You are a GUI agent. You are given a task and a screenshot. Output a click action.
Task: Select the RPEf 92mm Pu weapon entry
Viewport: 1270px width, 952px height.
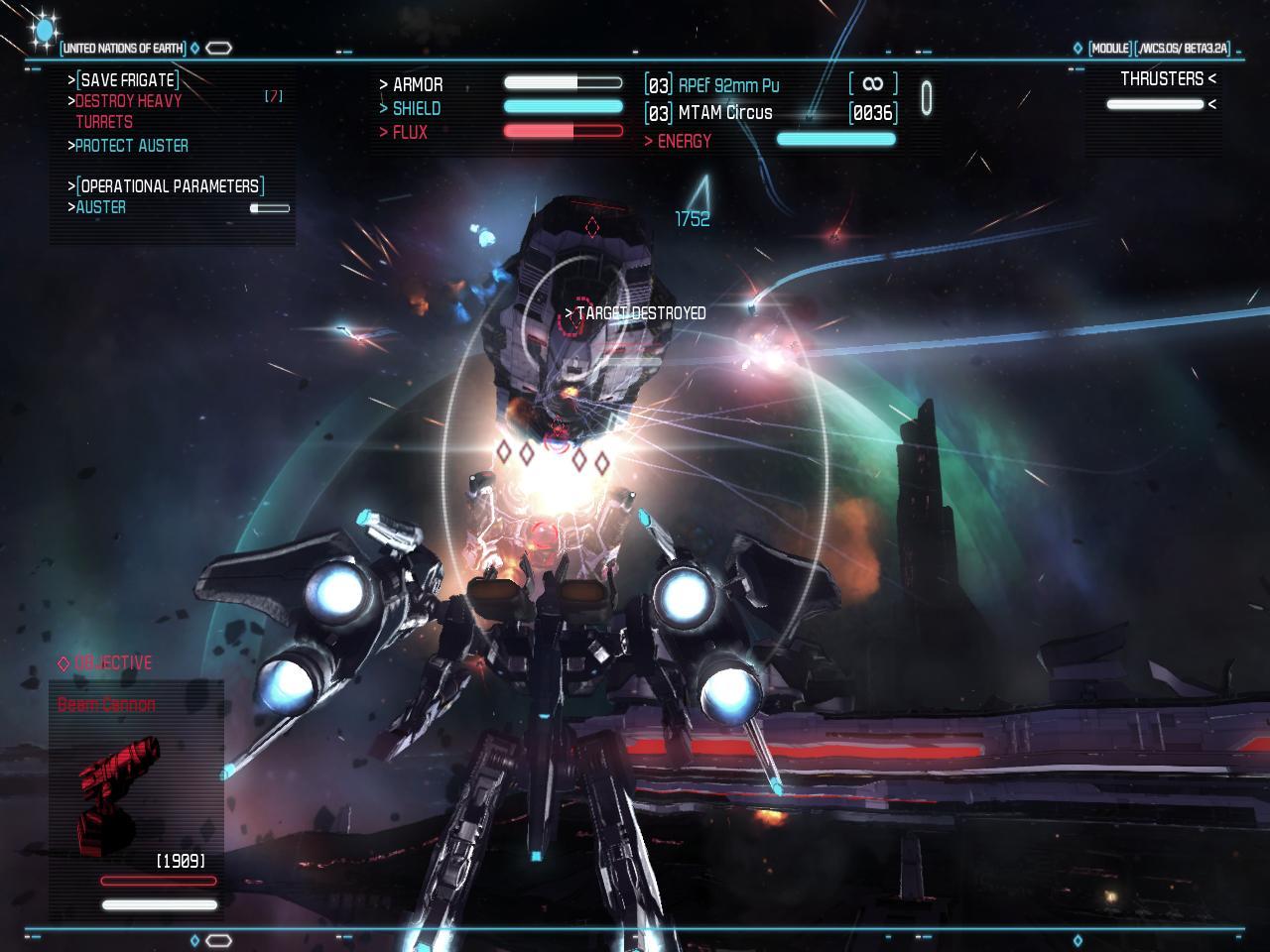(728, 86)
